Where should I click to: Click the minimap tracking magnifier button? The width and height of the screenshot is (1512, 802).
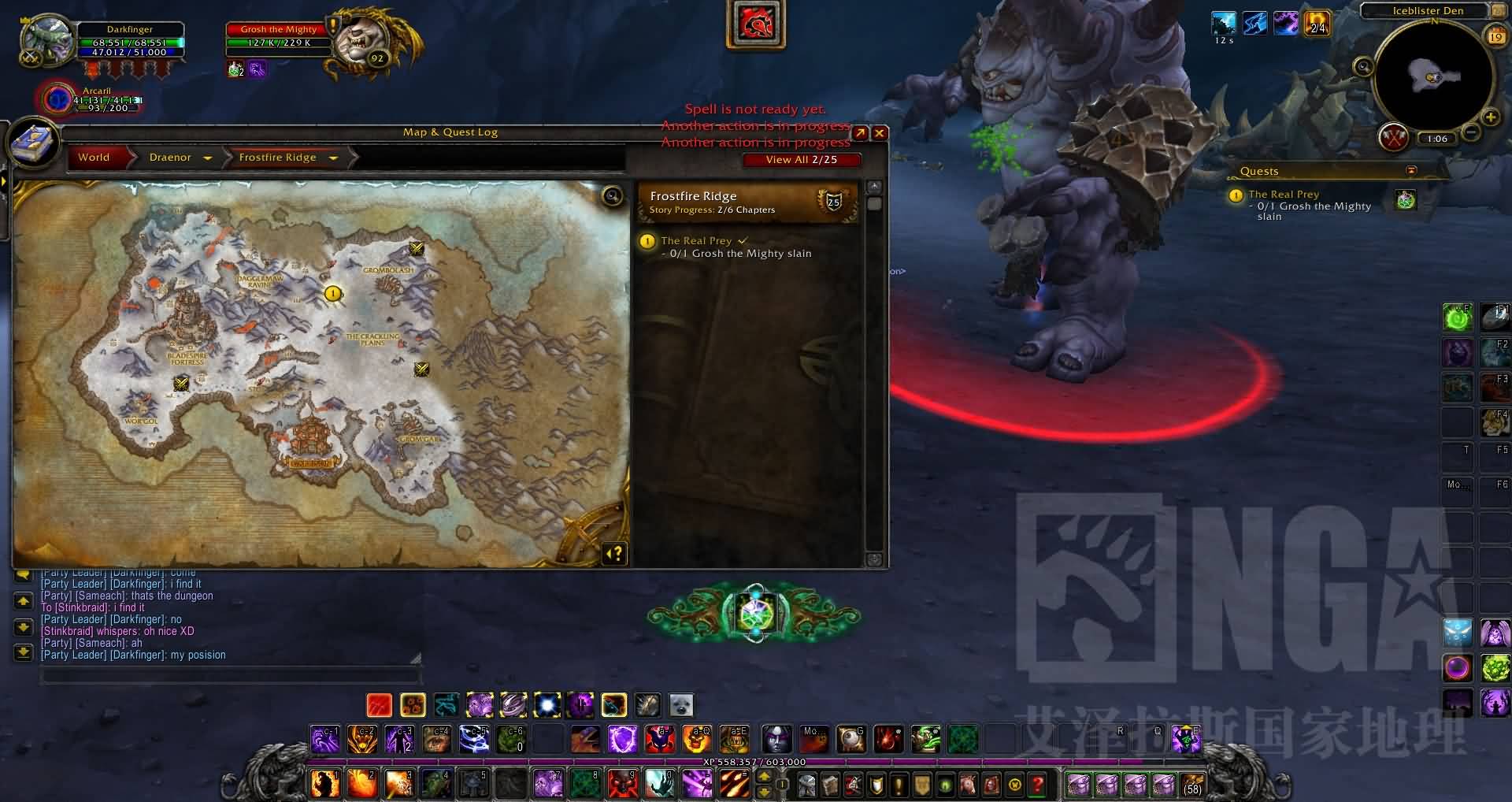click(x=1363, y=67)
